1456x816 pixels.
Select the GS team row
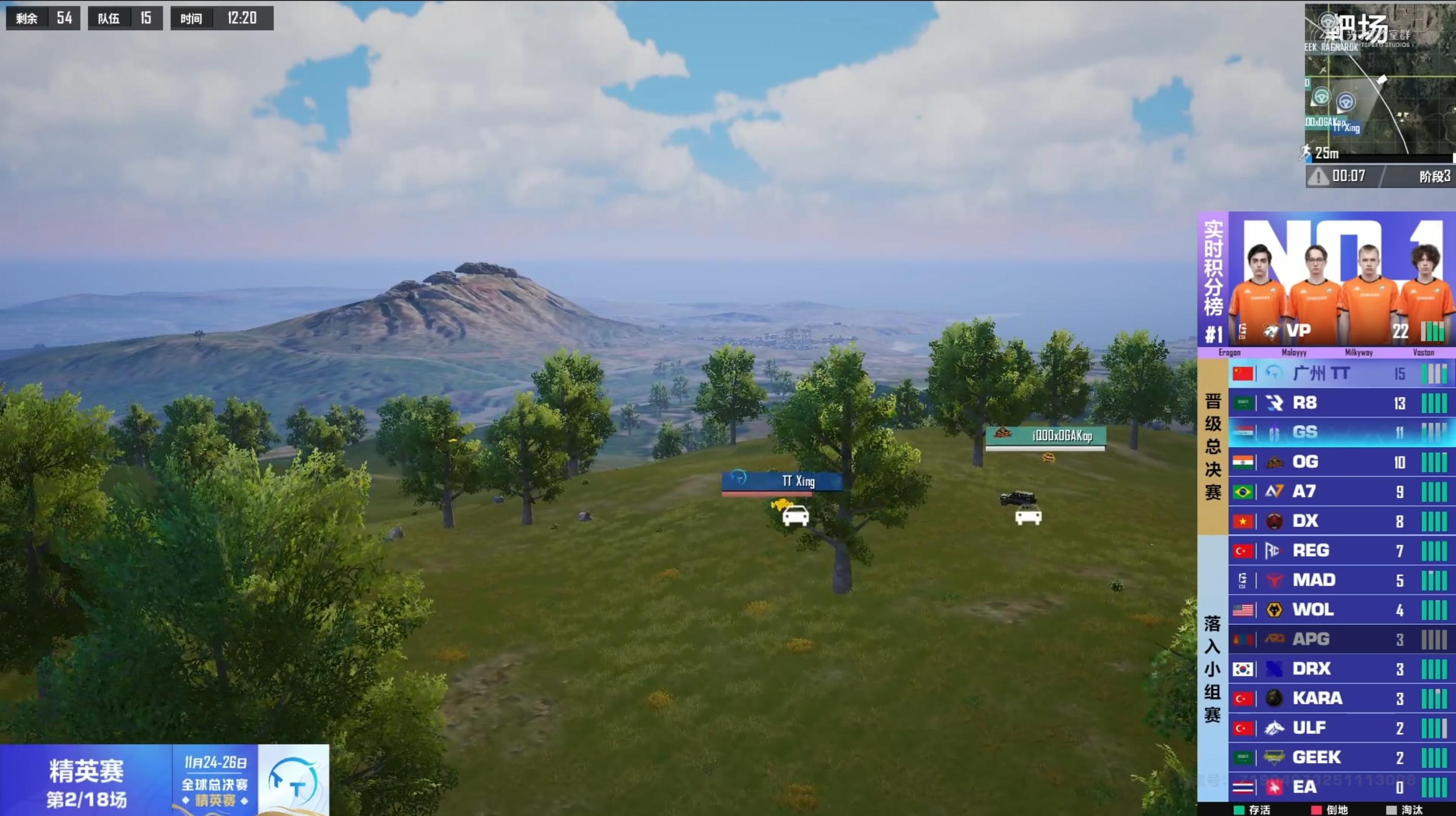(x=1340, y=432)
